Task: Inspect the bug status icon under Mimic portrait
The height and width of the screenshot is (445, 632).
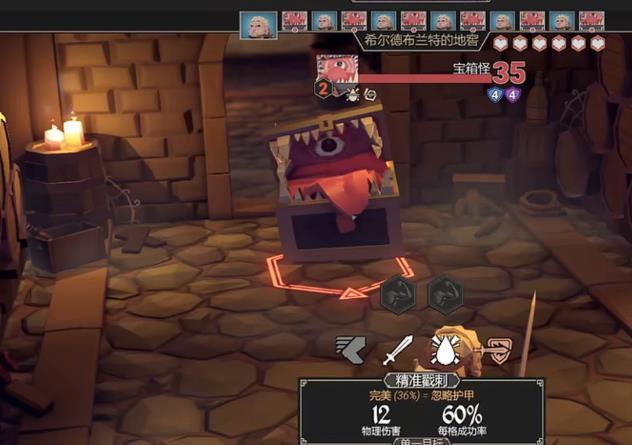Action: pos(352,94)
